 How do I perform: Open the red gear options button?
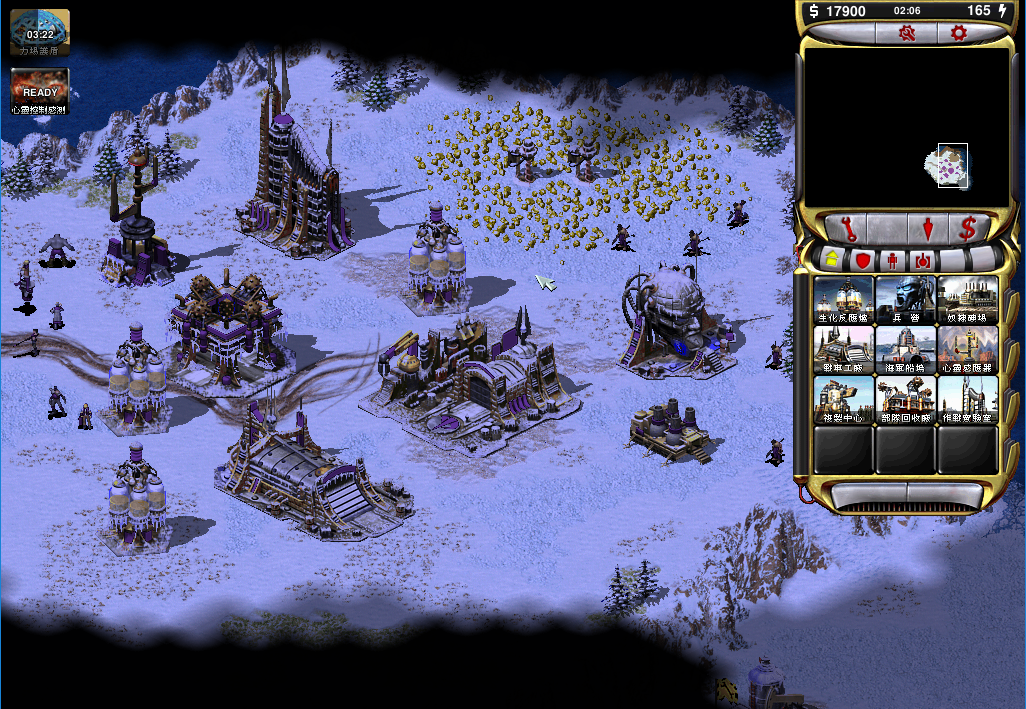pos(958,33)
